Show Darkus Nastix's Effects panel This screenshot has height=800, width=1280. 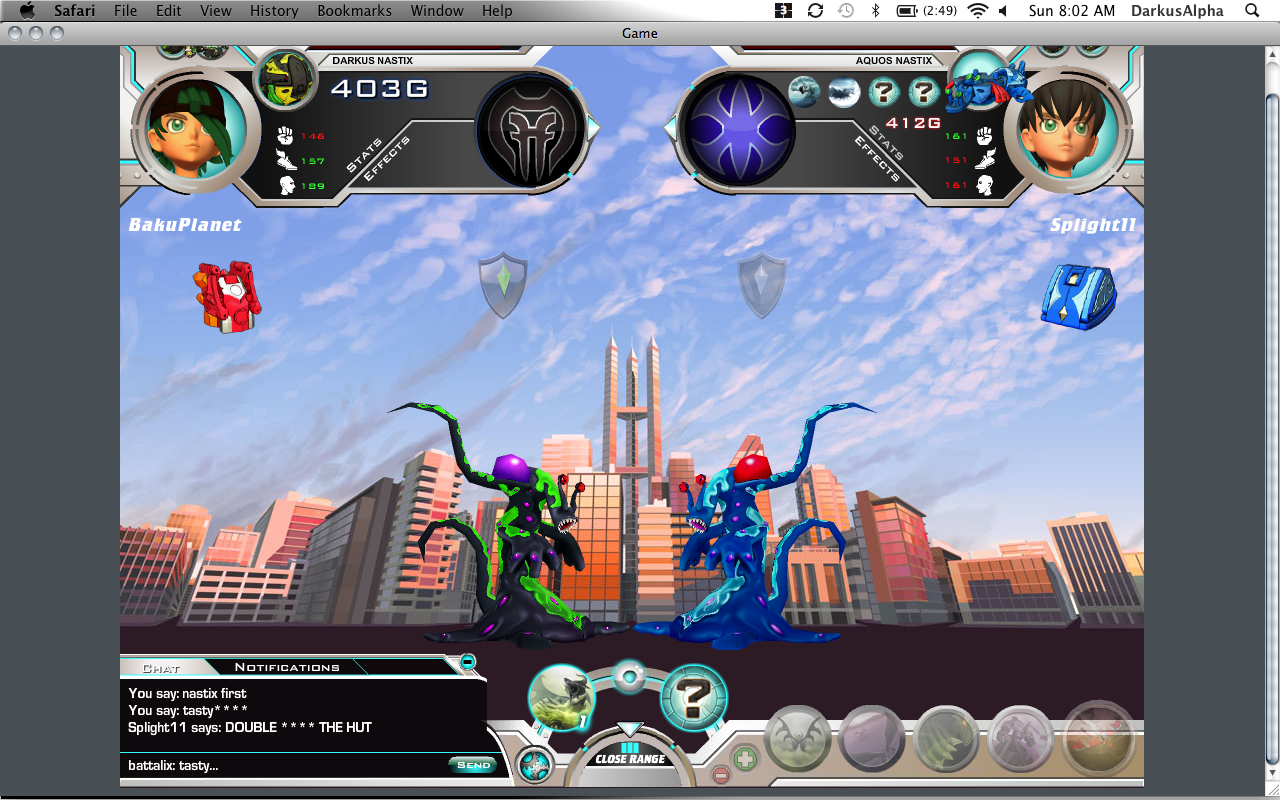coord(386,159)
